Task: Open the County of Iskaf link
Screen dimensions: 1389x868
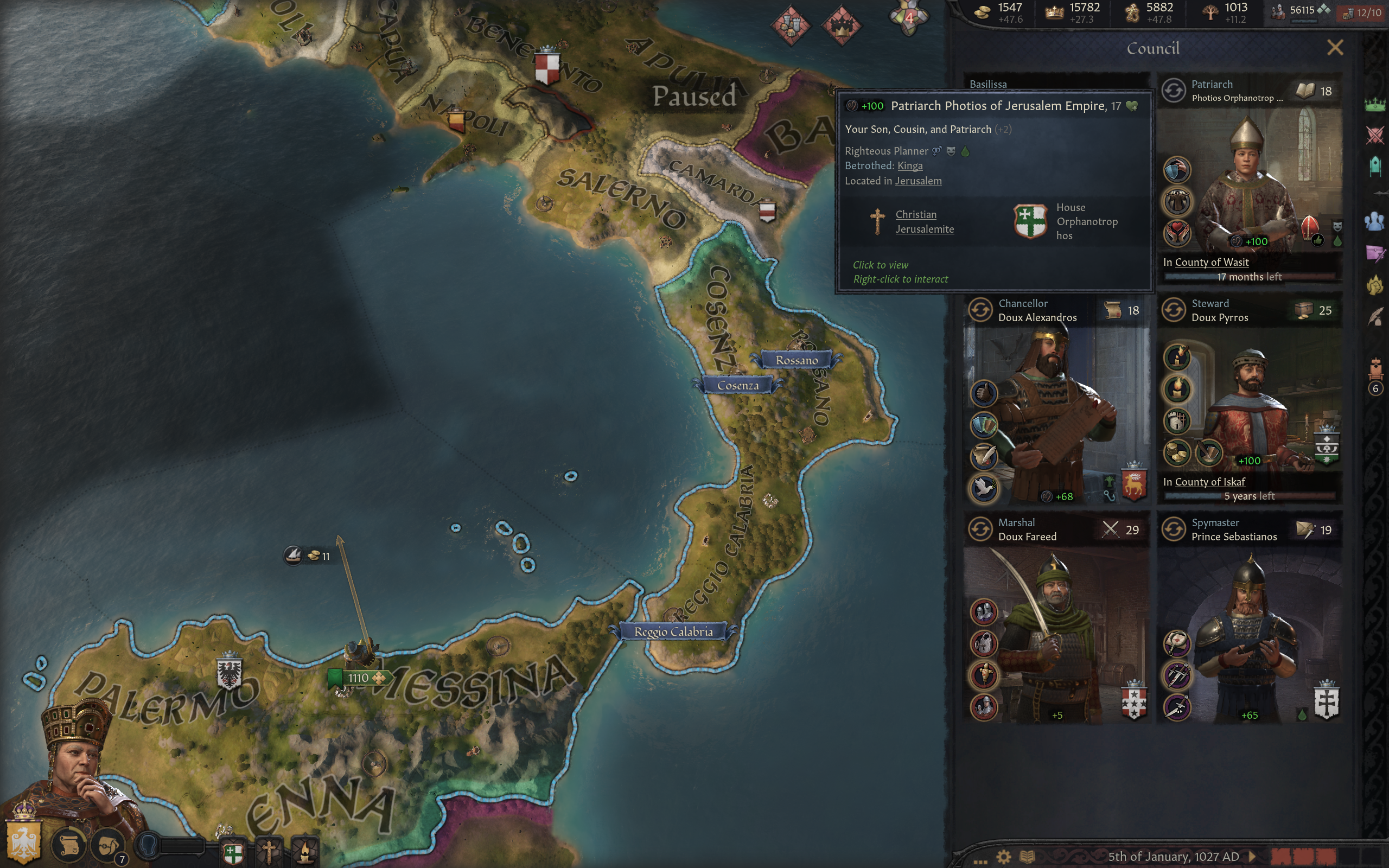Action: tap(1209, 482)
